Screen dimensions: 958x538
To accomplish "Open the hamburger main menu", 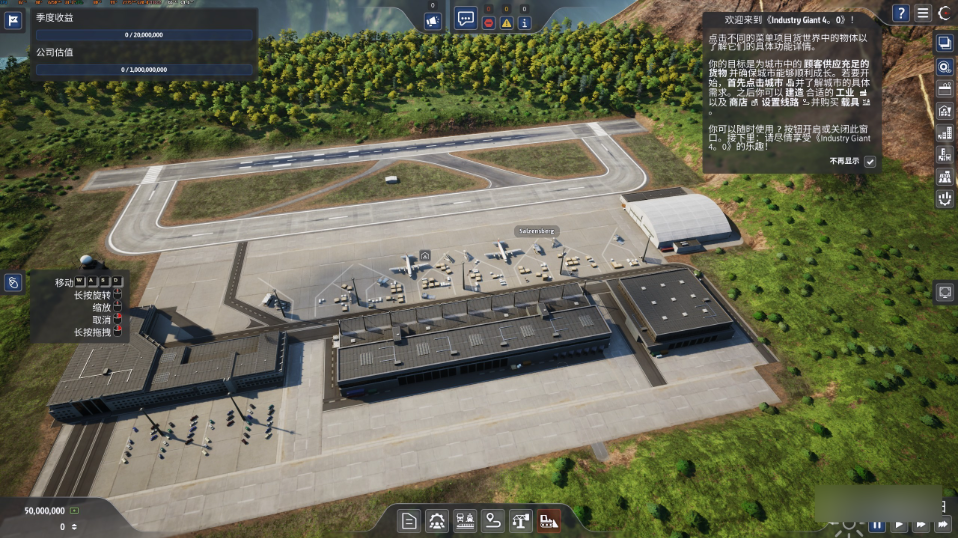I will coord(923,13).
